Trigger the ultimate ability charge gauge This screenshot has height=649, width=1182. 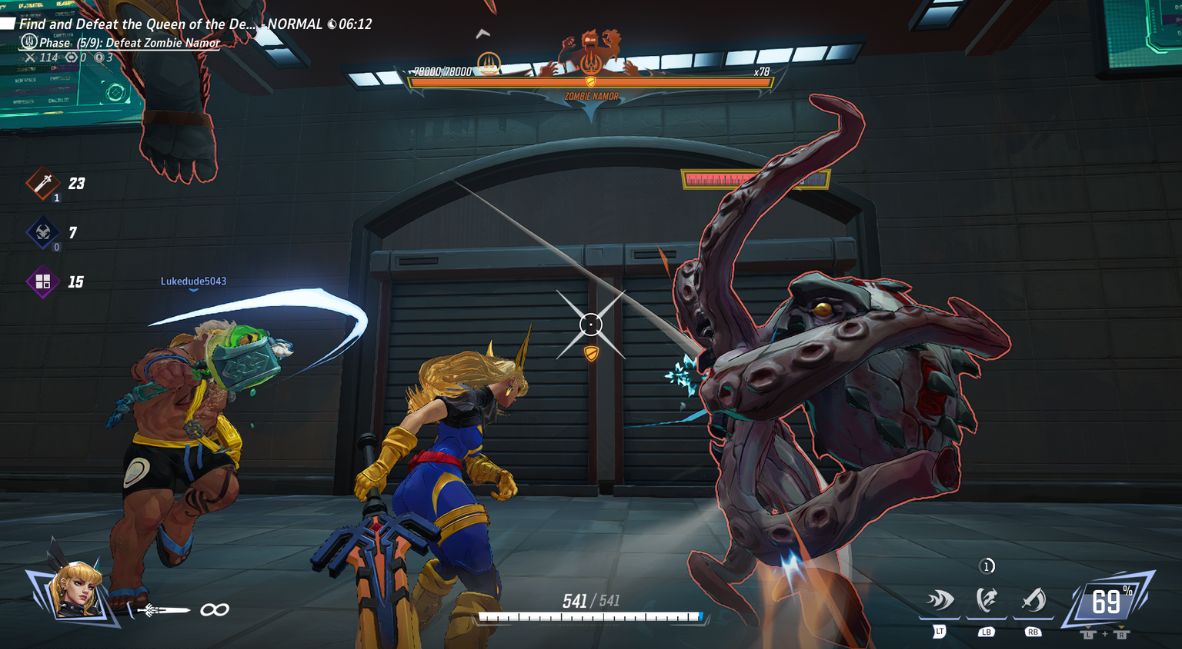click(x=1106, y=603)
